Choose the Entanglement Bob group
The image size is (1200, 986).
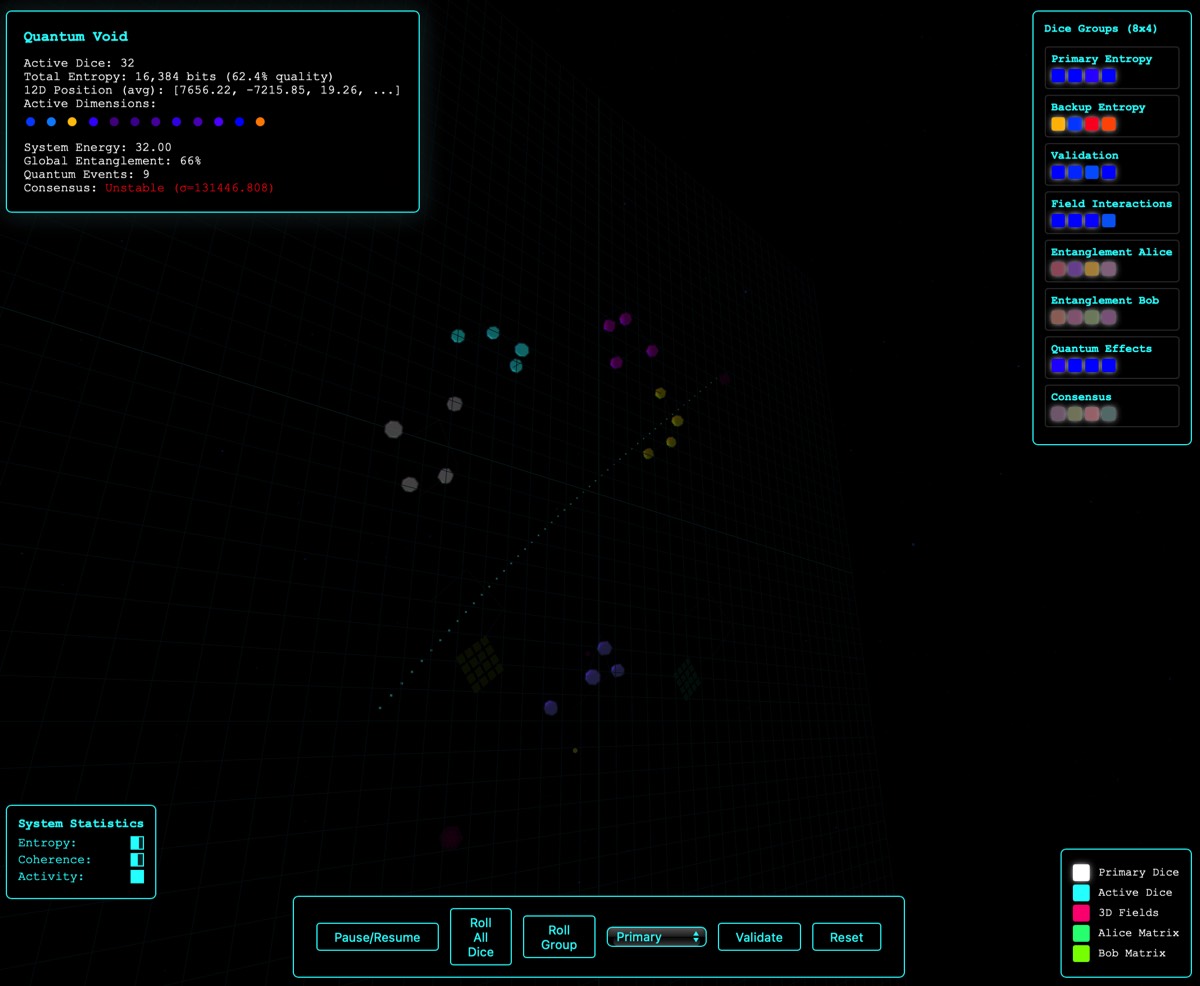coord(1111,309)
